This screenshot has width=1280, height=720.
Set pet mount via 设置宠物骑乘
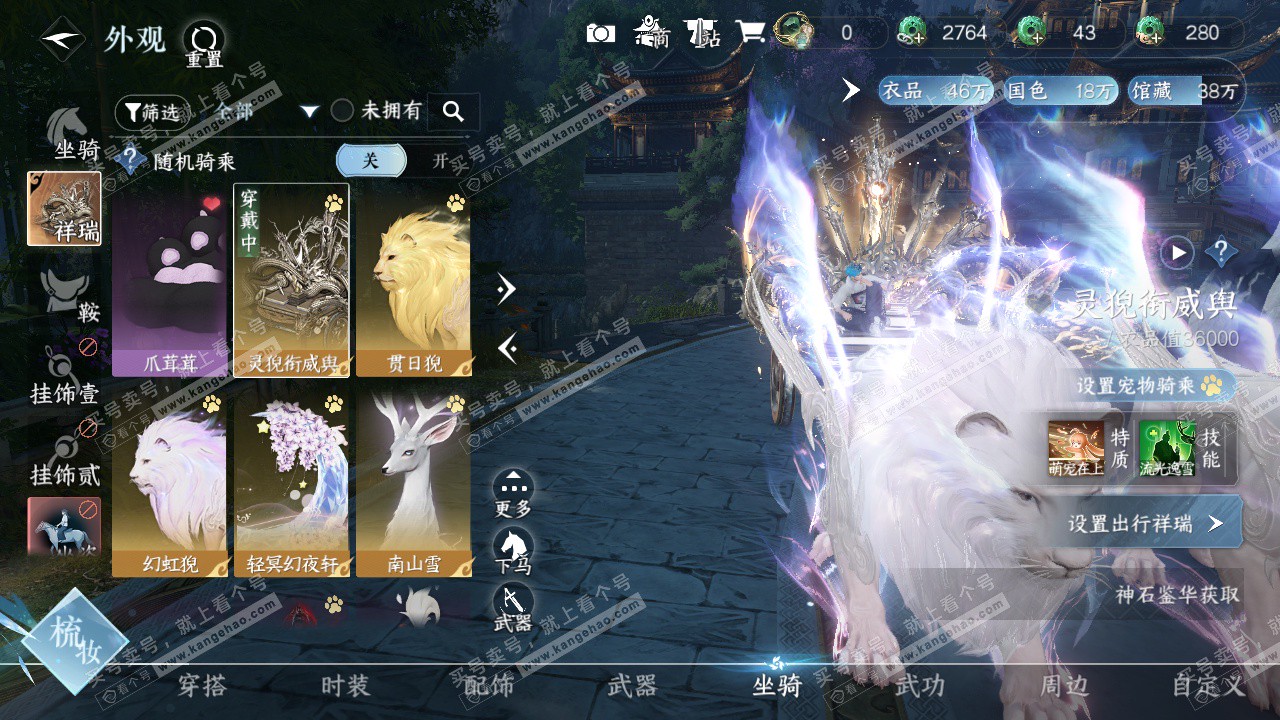[1150, 385]
